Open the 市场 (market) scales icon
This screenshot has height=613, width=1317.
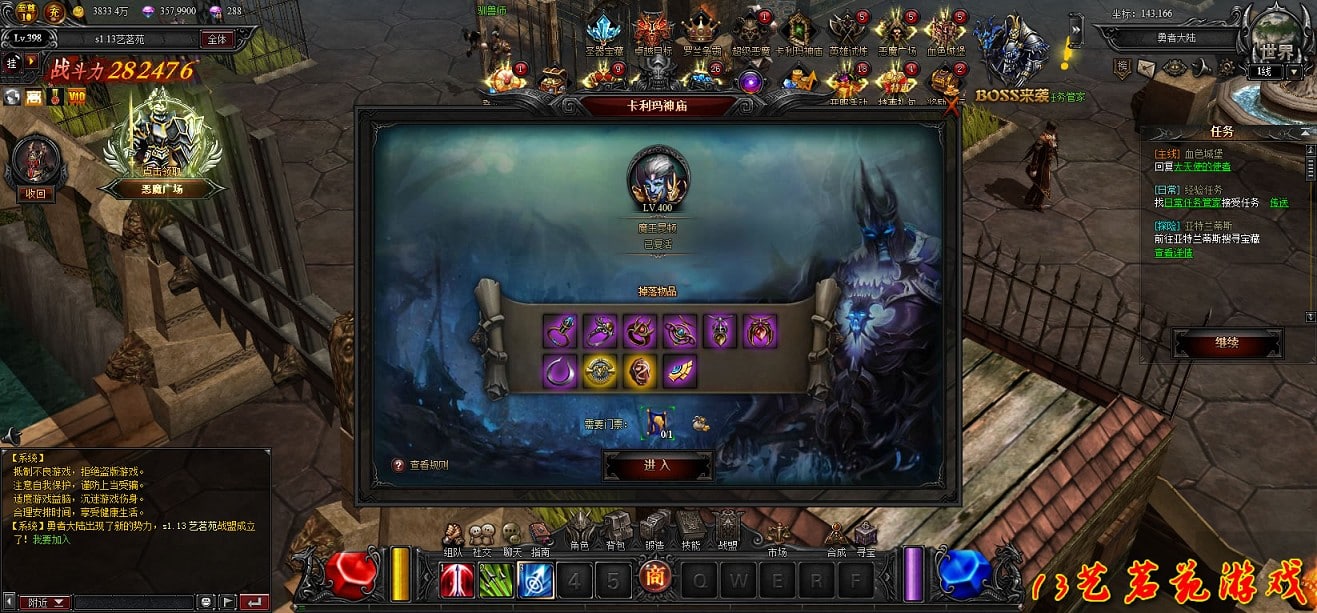coord(777,534)
